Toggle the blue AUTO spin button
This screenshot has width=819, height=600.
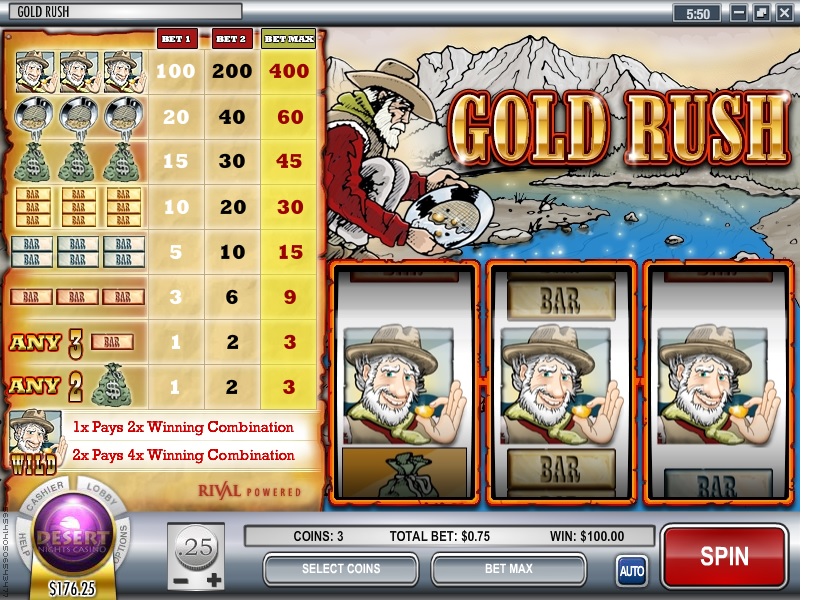pyautogui.click(x=631, y=571)
